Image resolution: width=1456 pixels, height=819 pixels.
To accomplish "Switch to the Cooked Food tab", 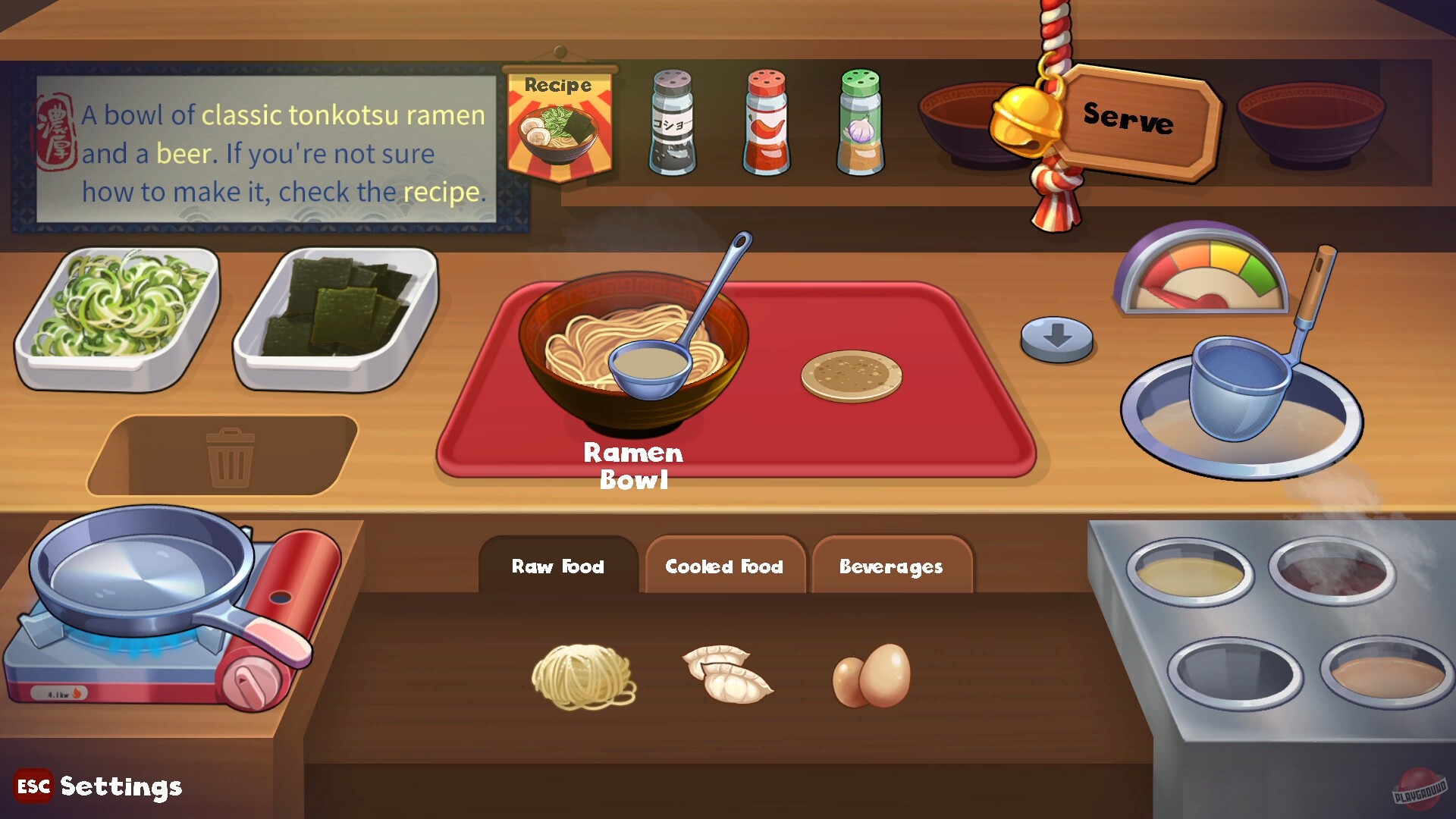I will pos(724,566).
